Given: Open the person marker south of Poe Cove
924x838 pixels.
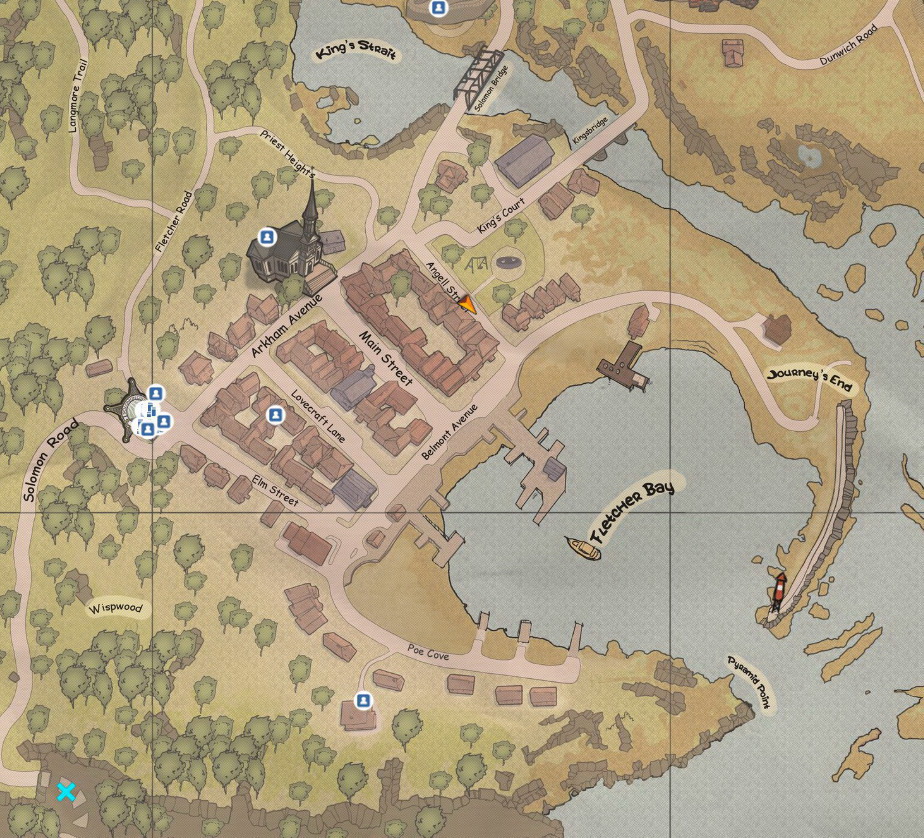Looking at the screenshot, I should point(364,700).
